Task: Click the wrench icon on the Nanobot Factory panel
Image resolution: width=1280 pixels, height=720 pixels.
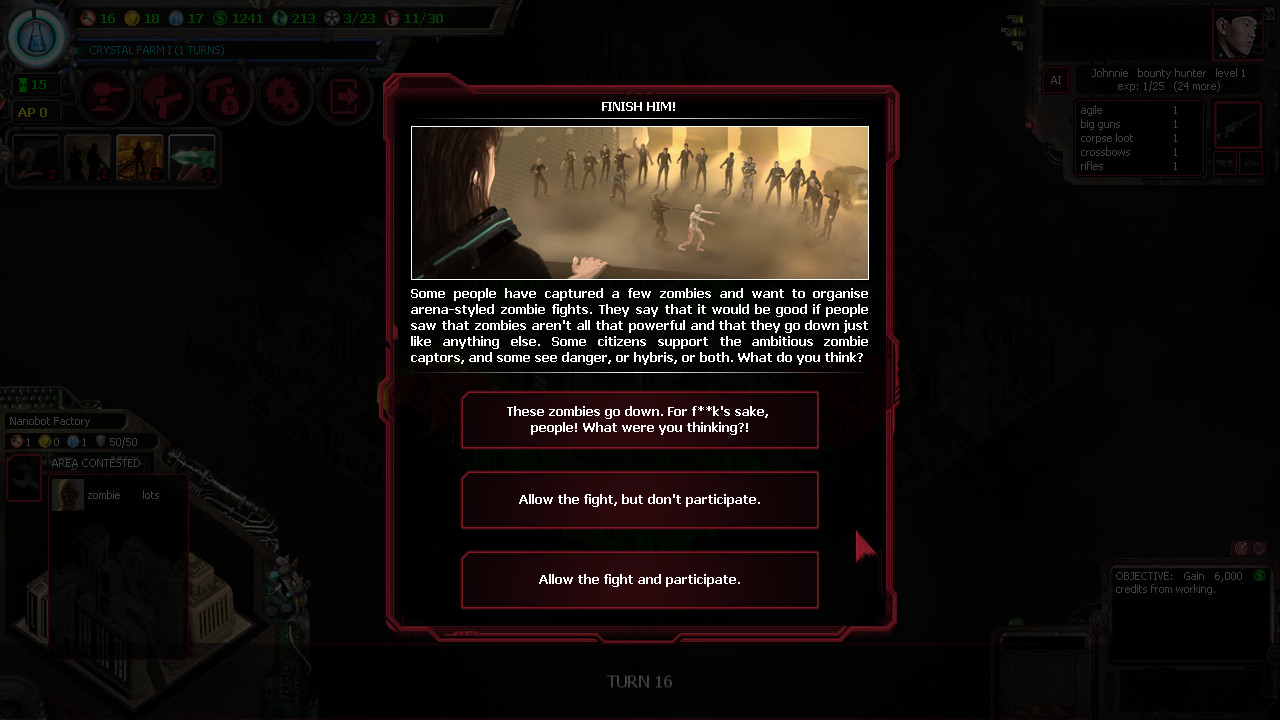Action: (x=22, y=478)
